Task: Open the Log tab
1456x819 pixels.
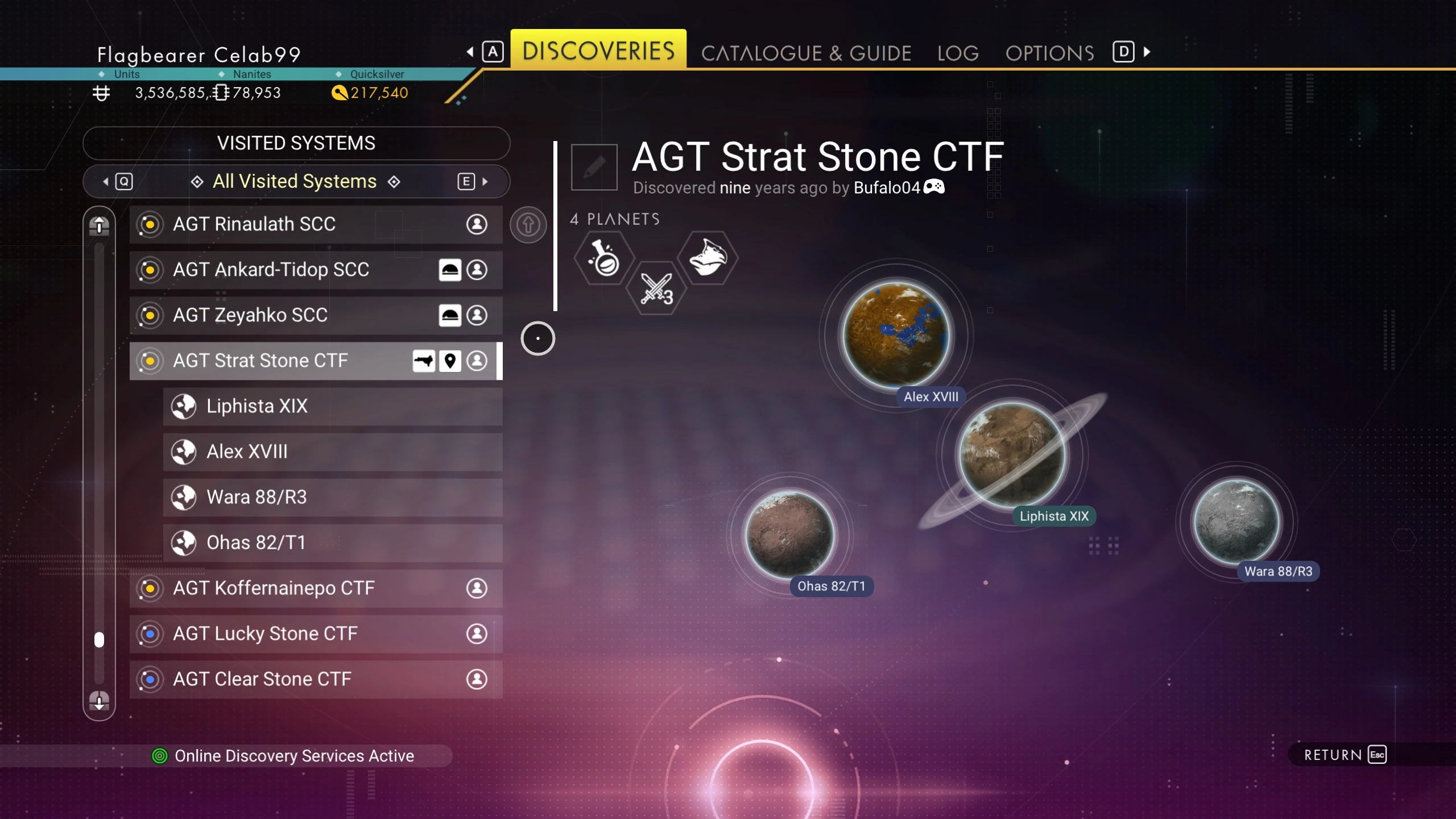Action: pyautogui.click(x=958, y=53)
